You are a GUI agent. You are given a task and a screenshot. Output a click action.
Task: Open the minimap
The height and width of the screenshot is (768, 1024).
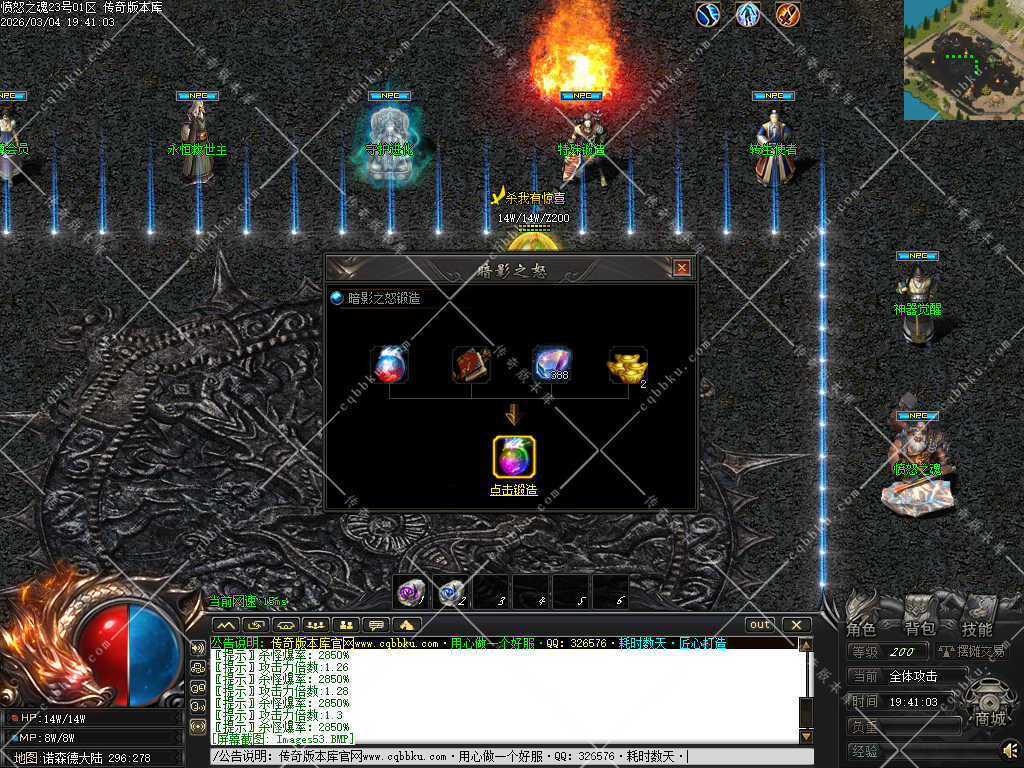(963, 60)
